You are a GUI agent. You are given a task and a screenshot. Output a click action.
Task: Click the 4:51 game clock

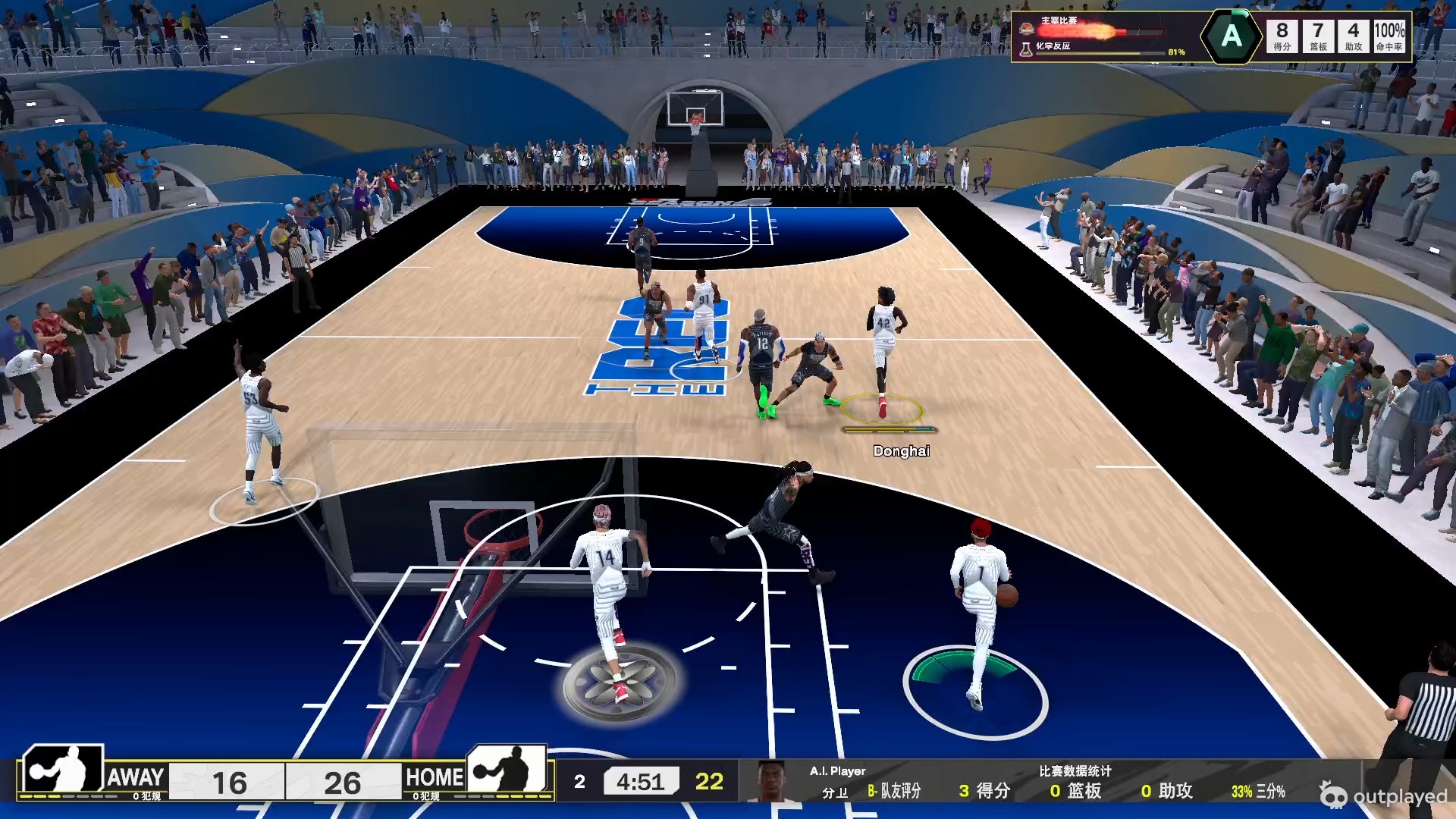pos(641,780)
